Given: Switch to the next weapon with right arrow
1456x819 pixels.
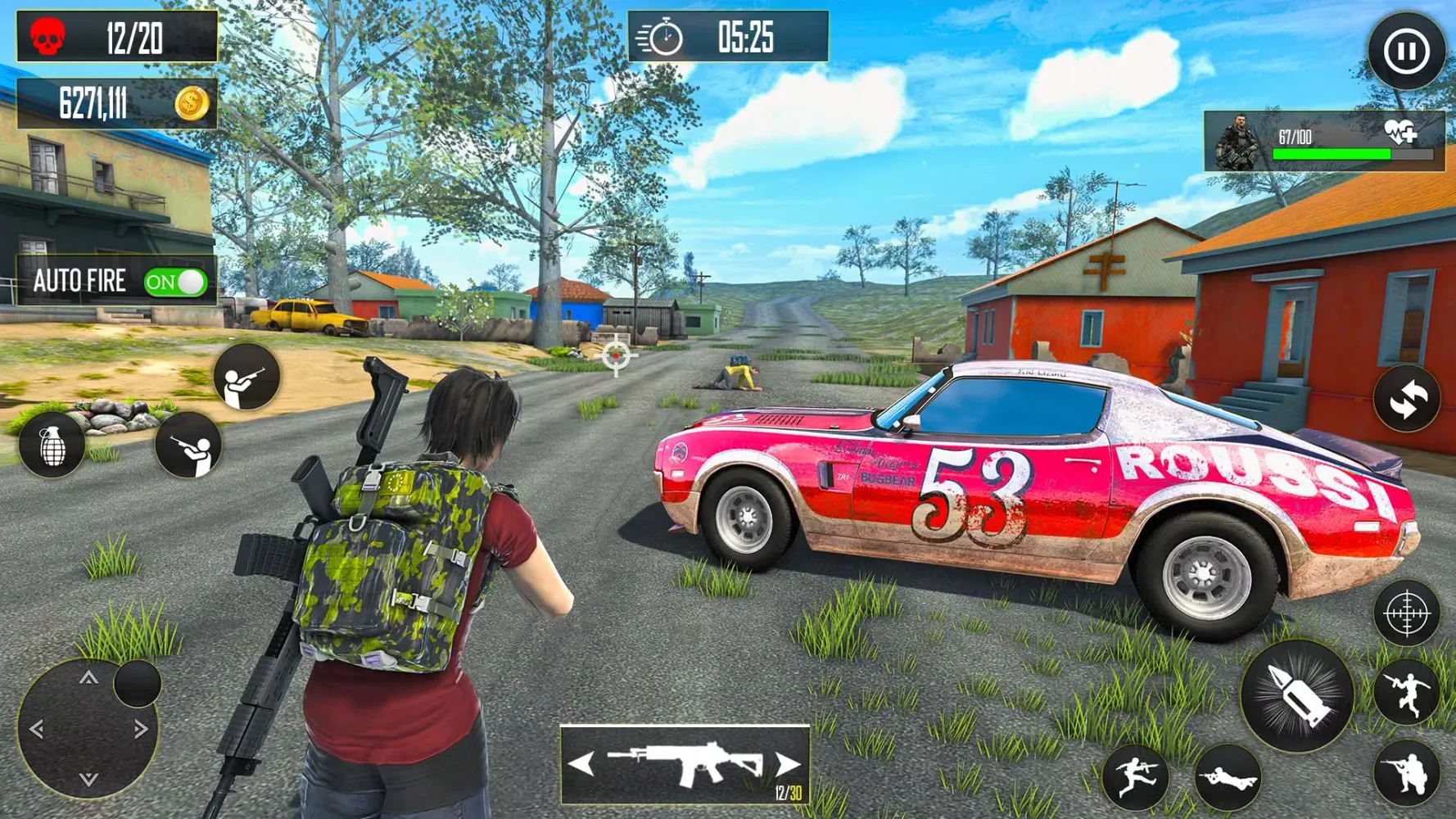Looking at the screenshot, I should [x=788, y=765].
